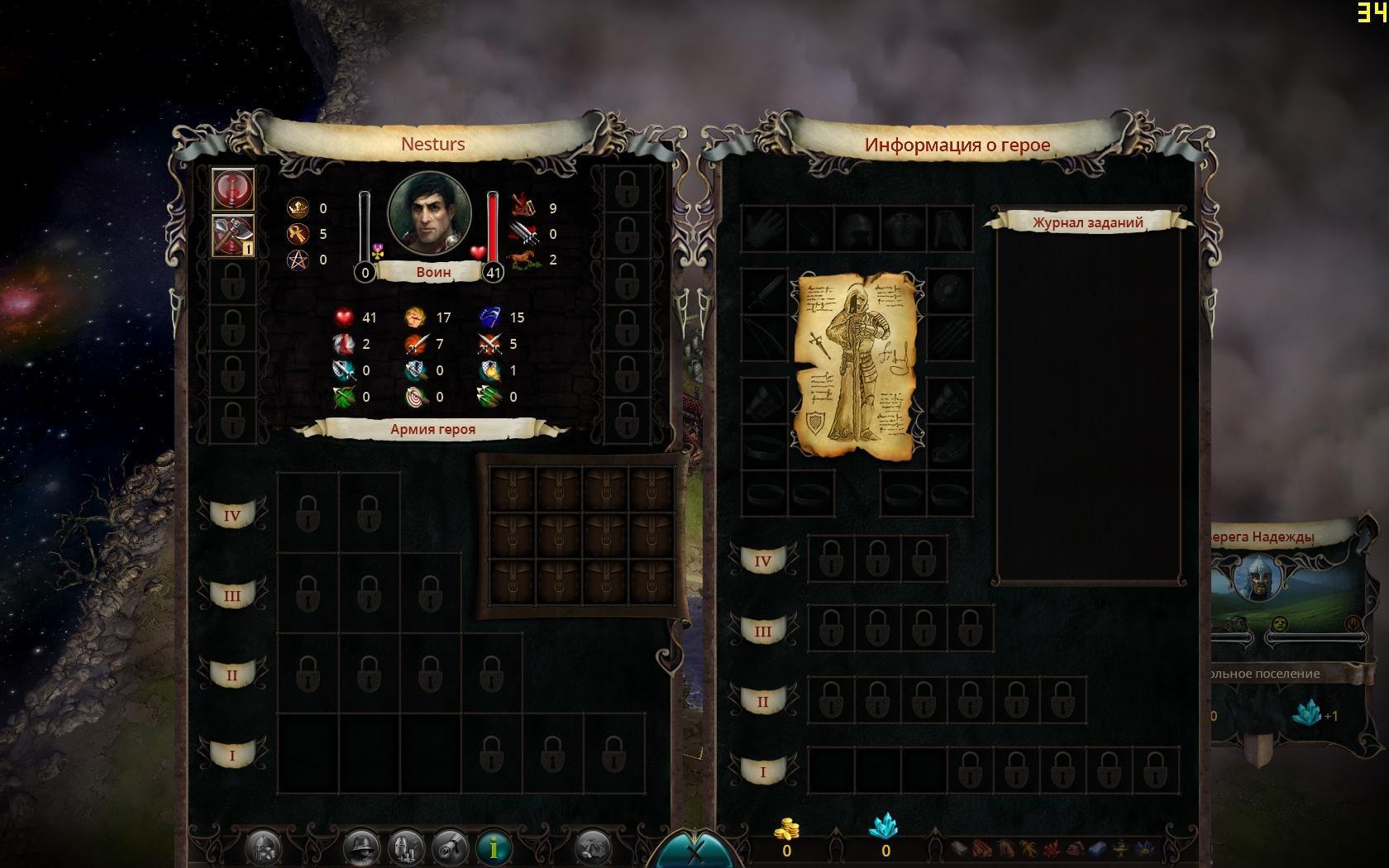Viewport: 1389px width, 868px height.
Task: Click the Nesturs hero portrait
Action: (430, 215)
